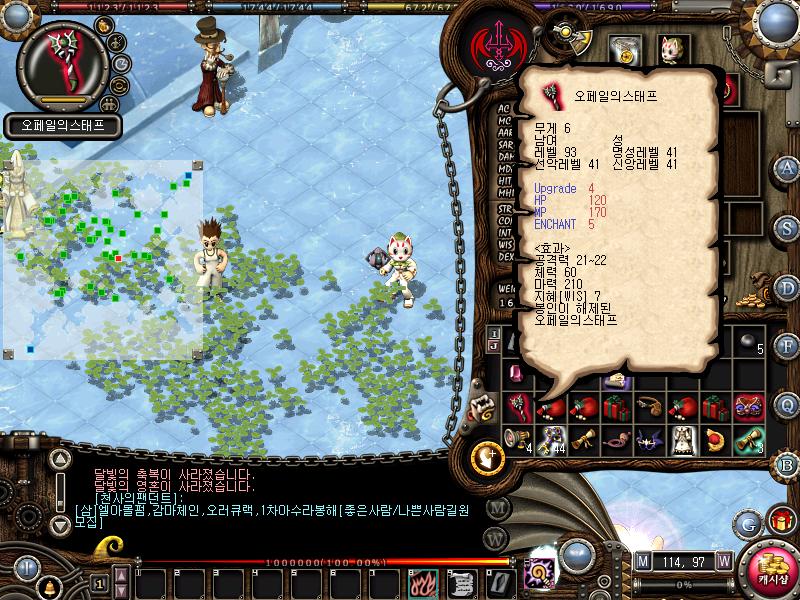Click the round S button on the side panel
The image size is (800, 600).
pos(787,227)
